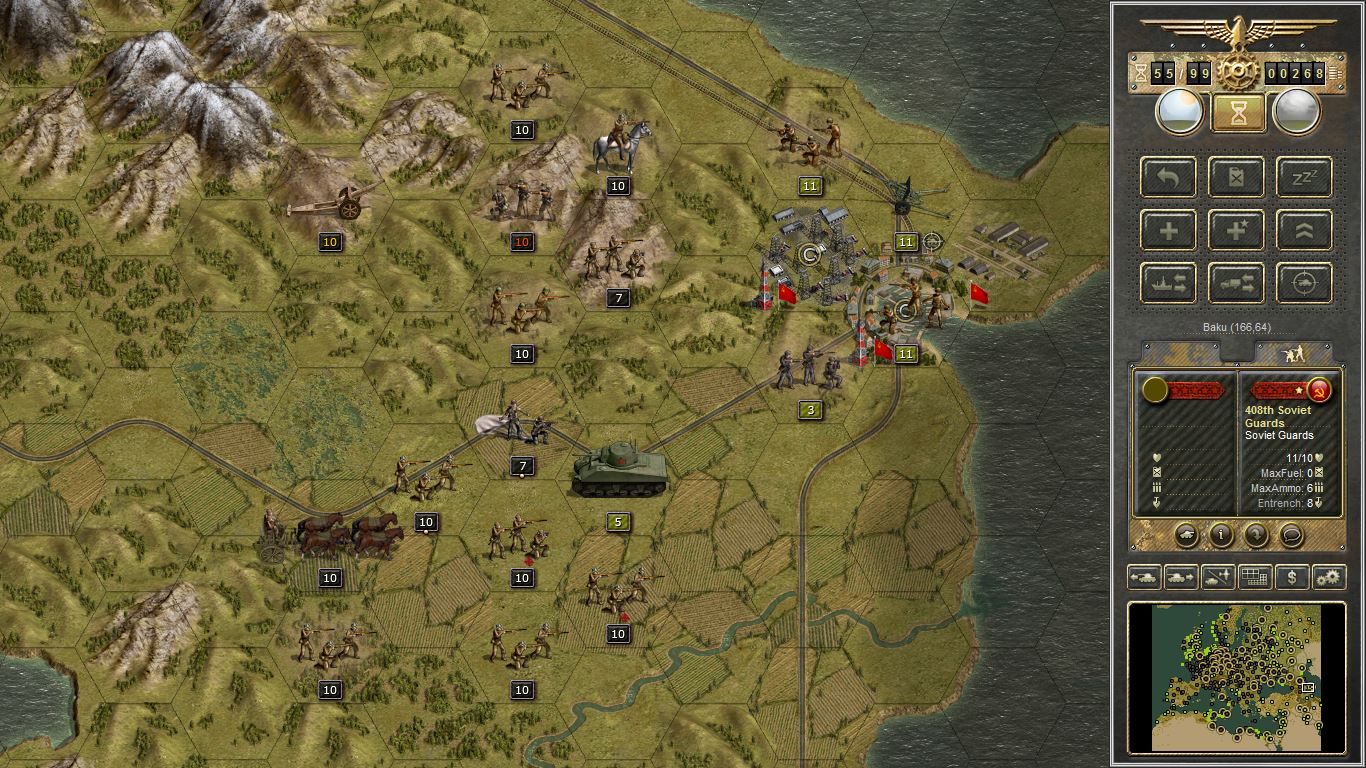Put the unit to sleep with Zzz icon
The height and width of the screenshot is (768, 1366).
click(x=1304, y=176)
